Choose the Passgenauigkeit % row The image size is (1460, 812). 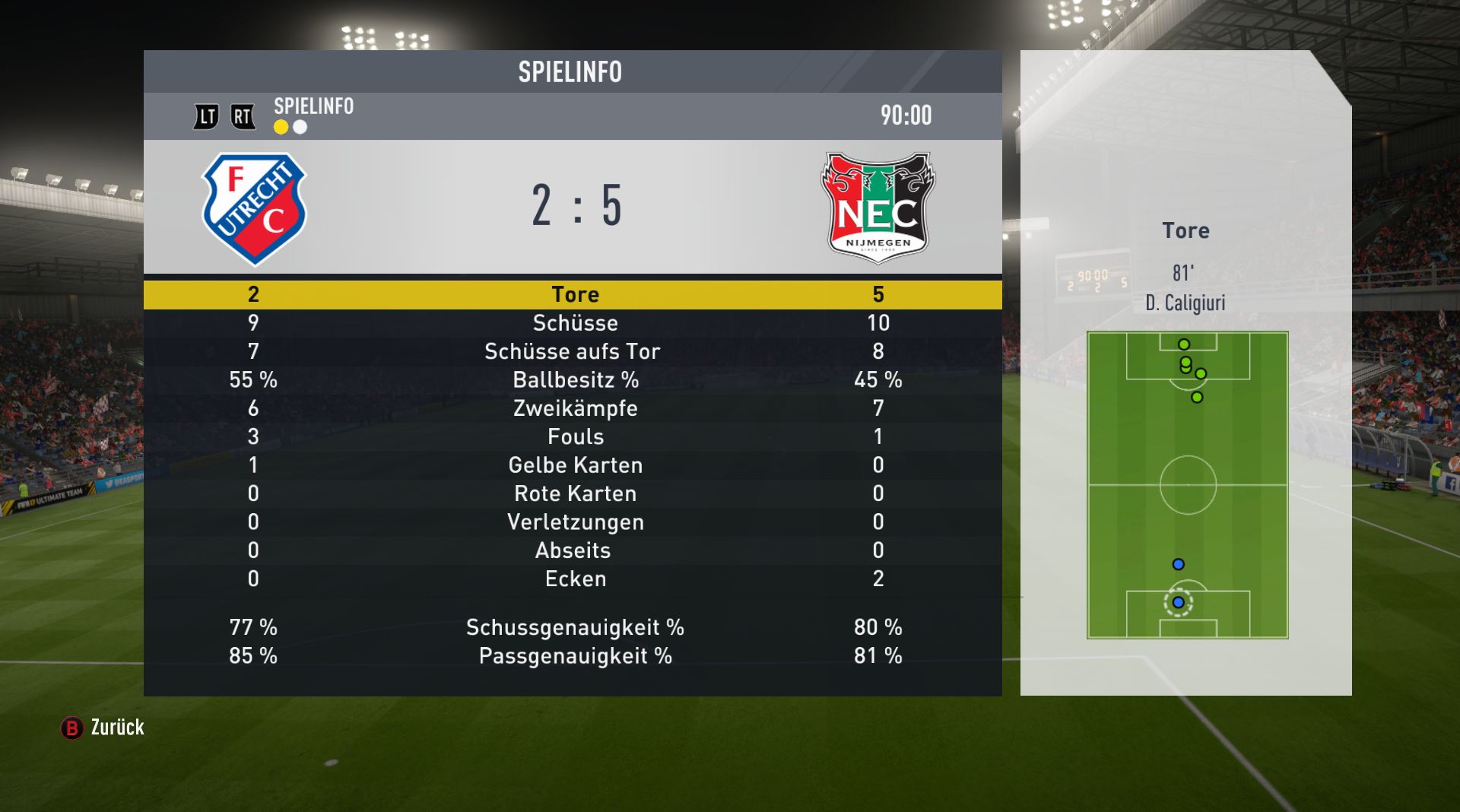coord(574,656)
